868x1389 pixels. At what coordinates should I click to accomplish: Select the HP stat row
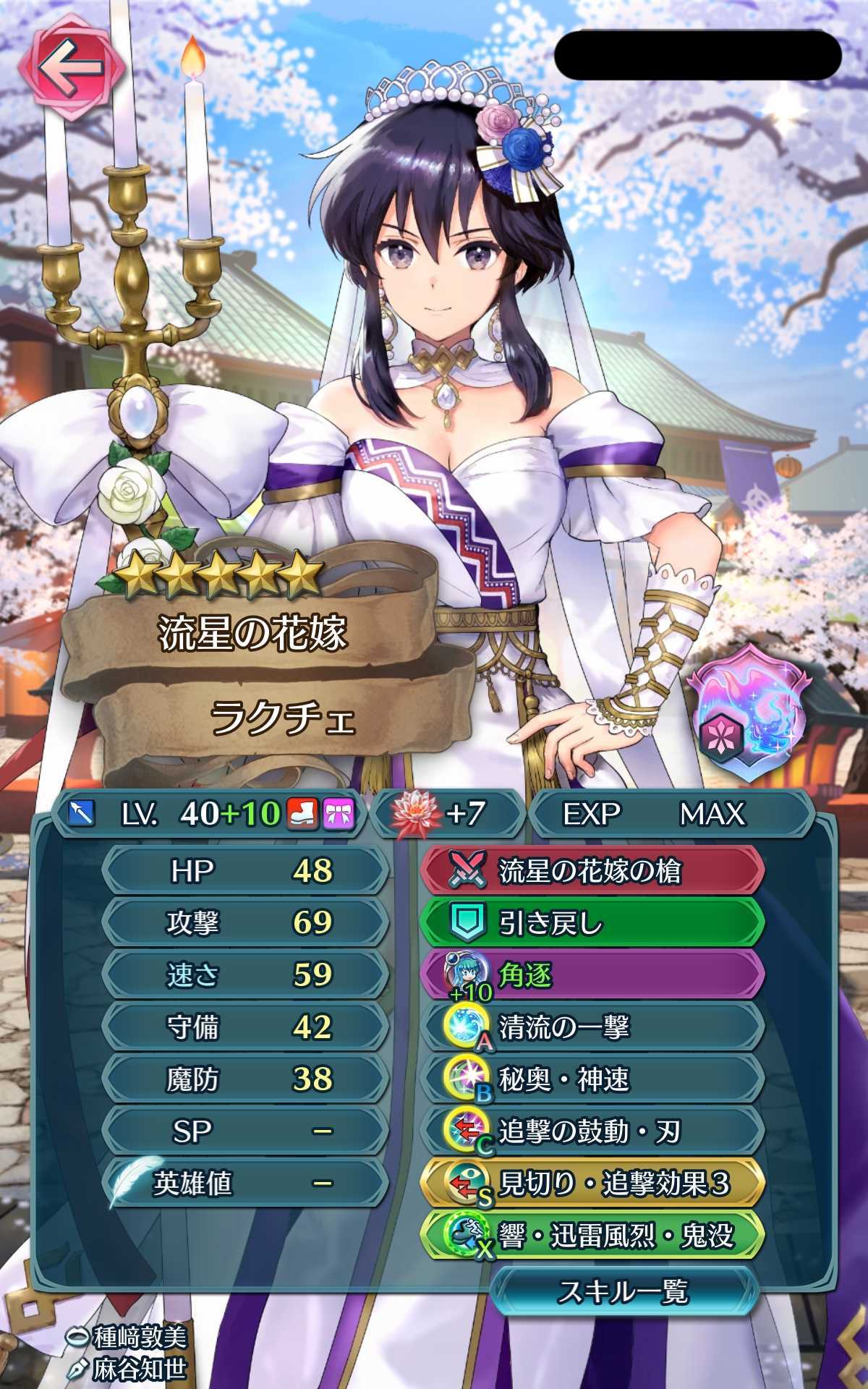244,871
